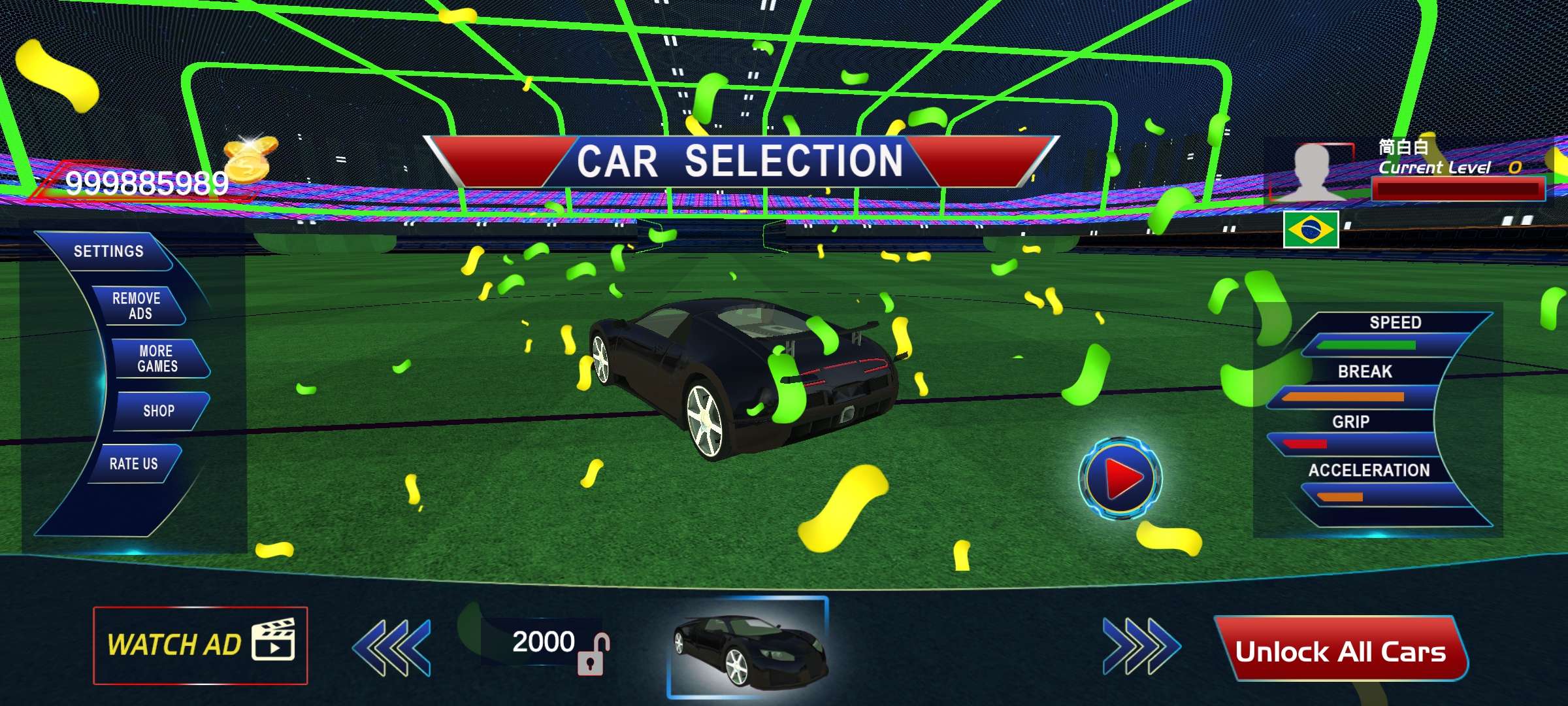Choose the Remove Ads option

(x=137, y=306)
